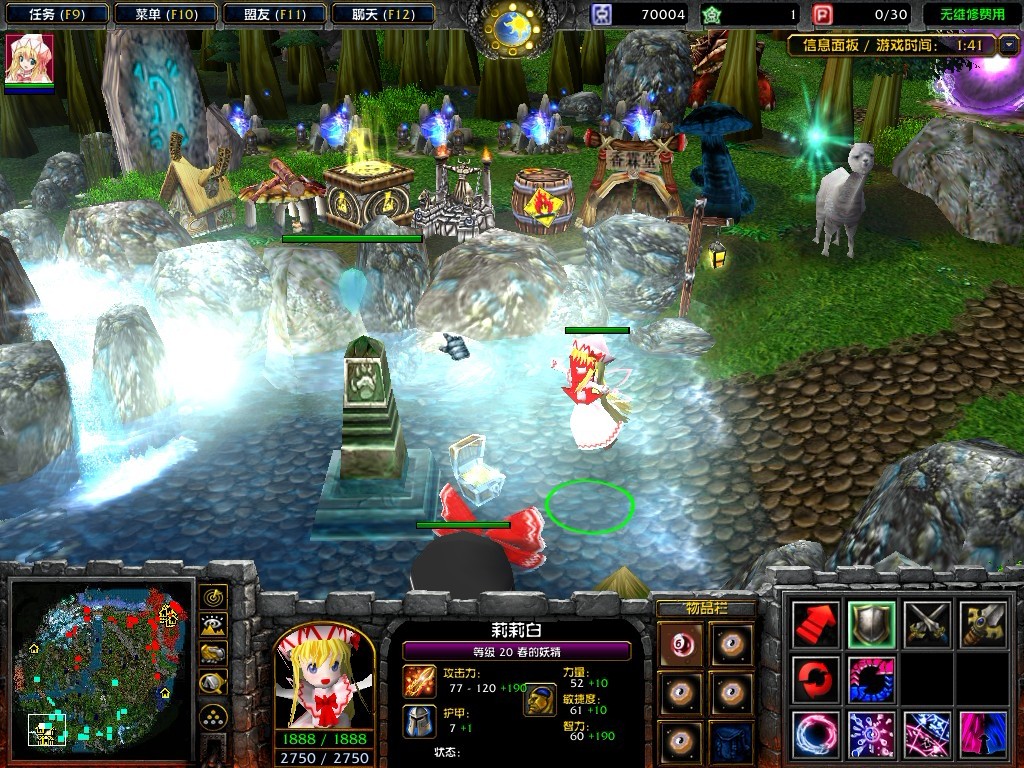The image size is (1024, 768).
Task: Activate the minimap signal ping button
Action: tap(213, 598)
